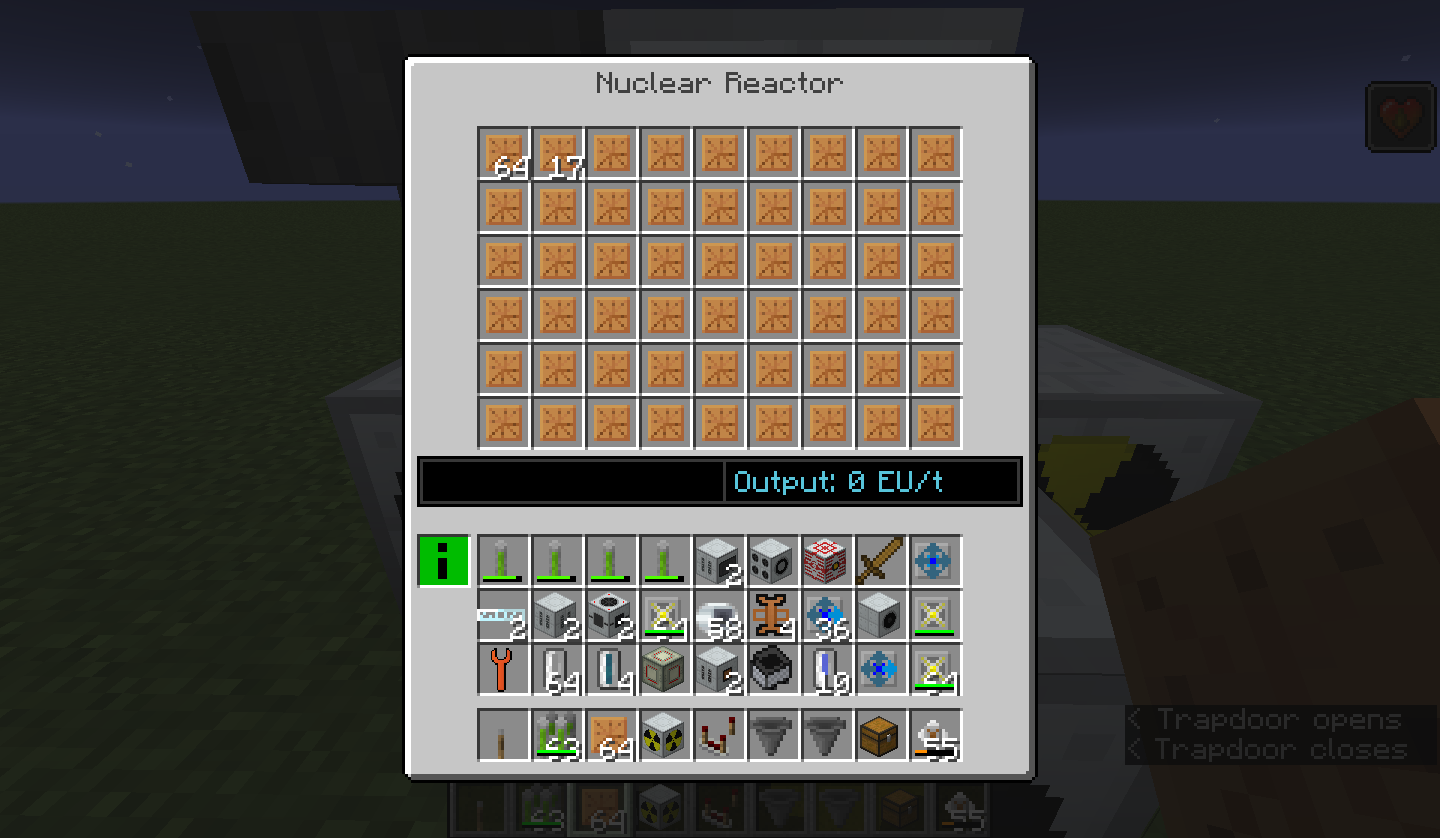Viewport: 1440px width, 838px height.
Task: Select the blue component stack of 36
Action: pyautogui.click(x=827, y=614)
